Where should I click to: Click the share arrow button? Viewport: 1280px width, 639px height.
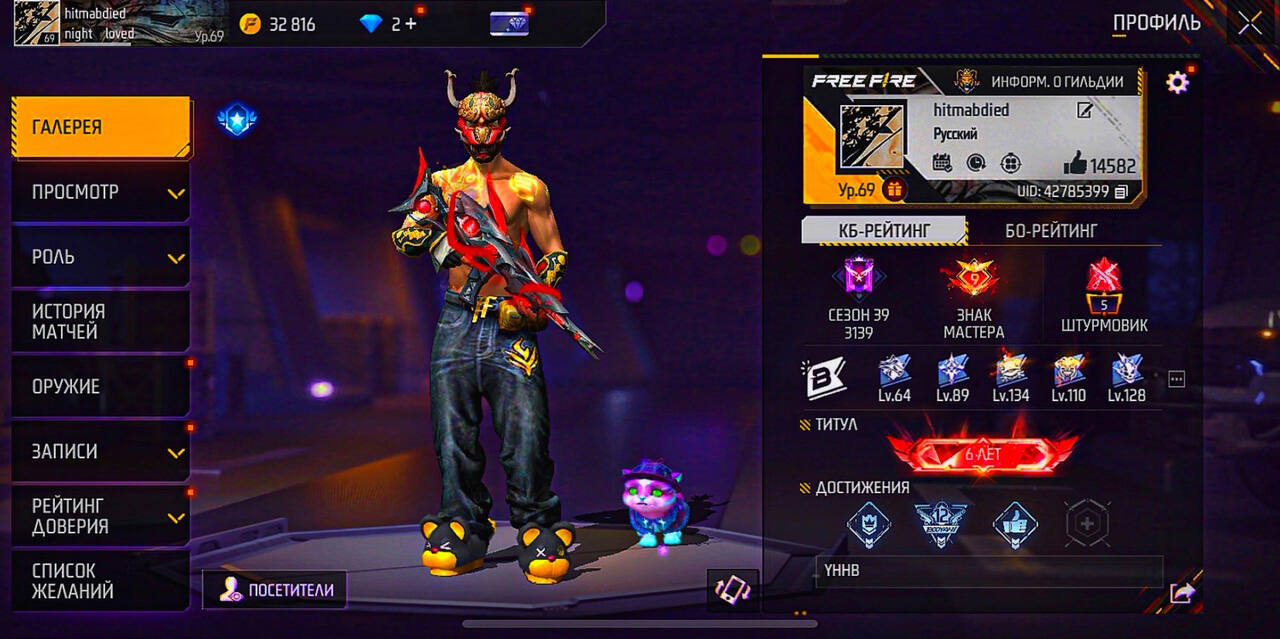coord(1182,593)
